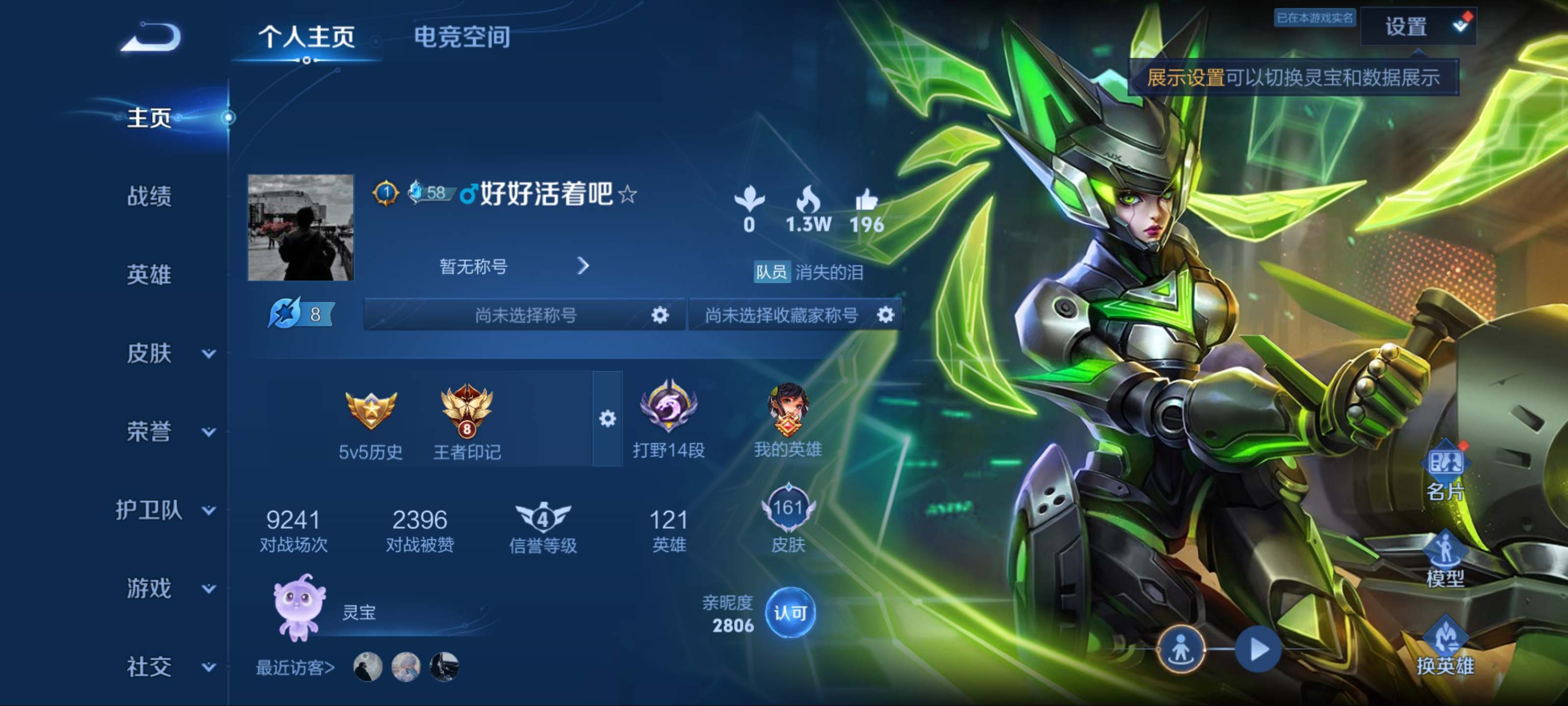
Task: Switch to the 电竞空间 tab
Action: coord(462,37)
